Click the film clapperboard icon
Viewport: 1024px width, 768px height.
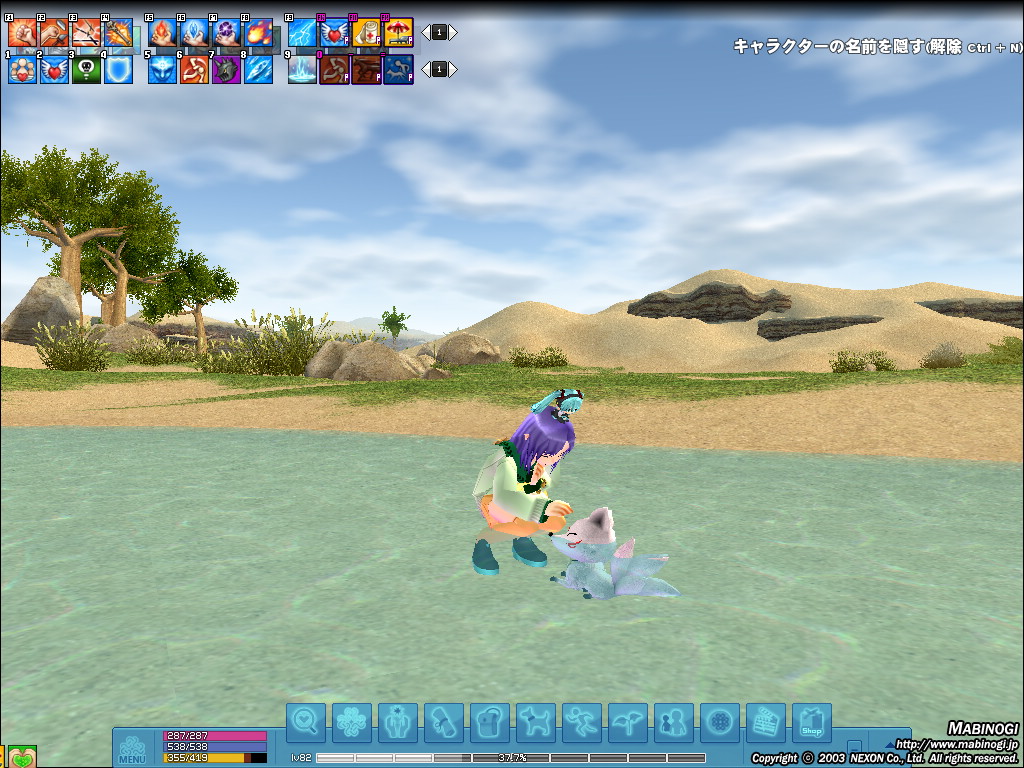tap(765, 723)
